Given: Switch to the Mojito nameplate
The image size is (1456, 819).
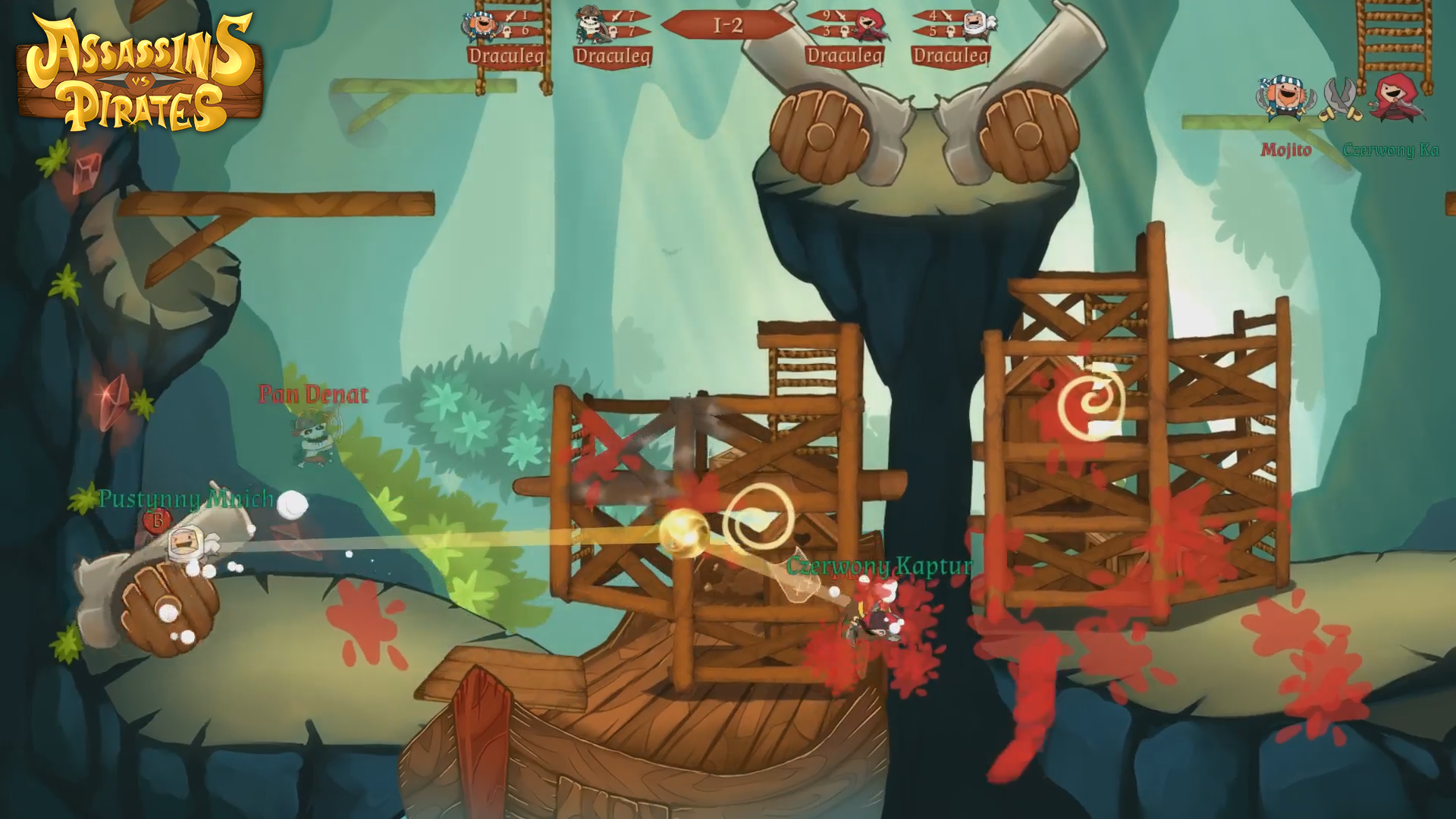Looking at the screenshot, I should 1288,149.
